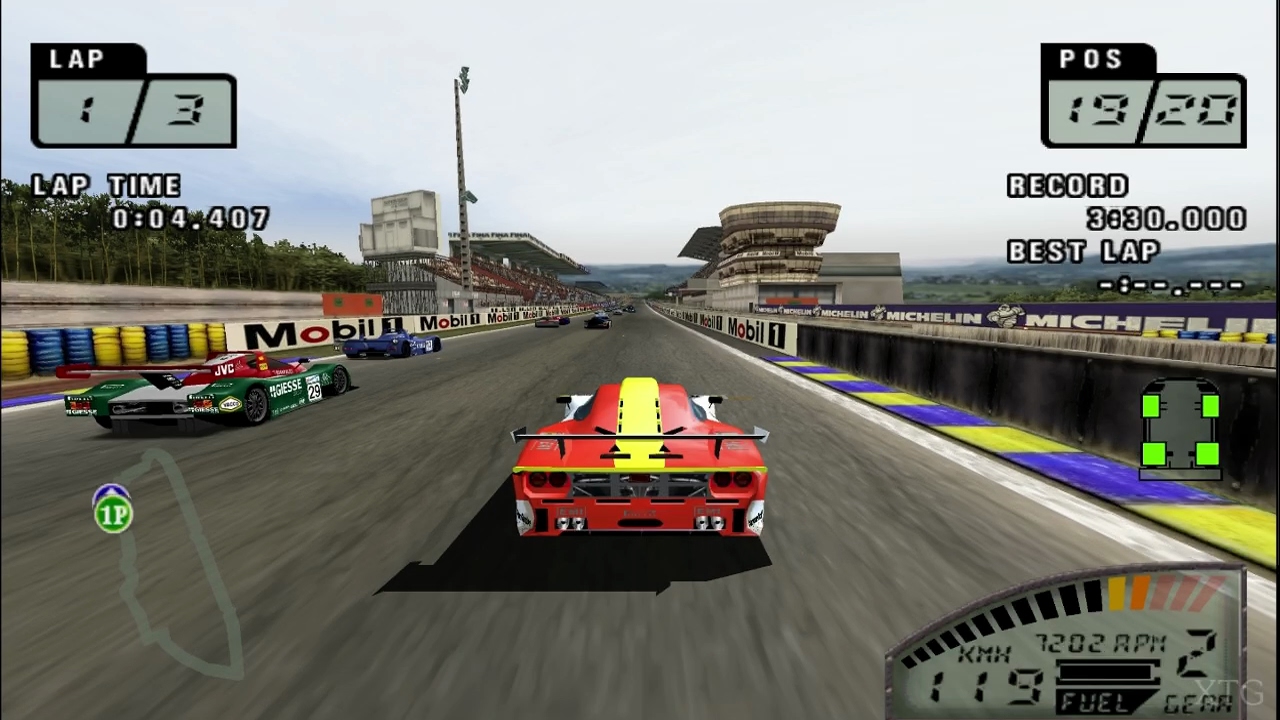
Task: Click the RECORD heading
Action: coord(1066,185)
